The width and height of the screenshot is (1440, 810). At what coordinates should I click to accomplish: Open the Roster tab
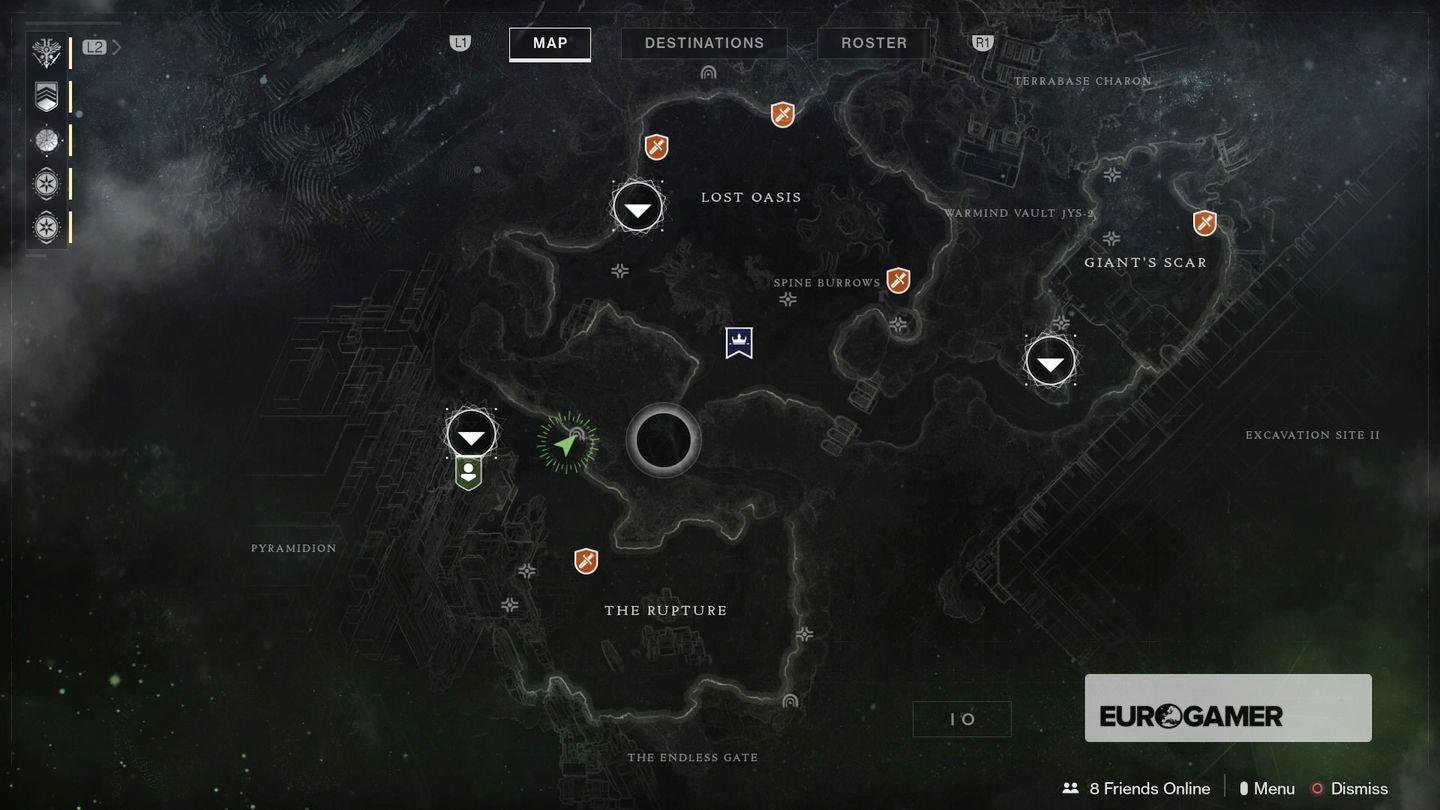874,43
